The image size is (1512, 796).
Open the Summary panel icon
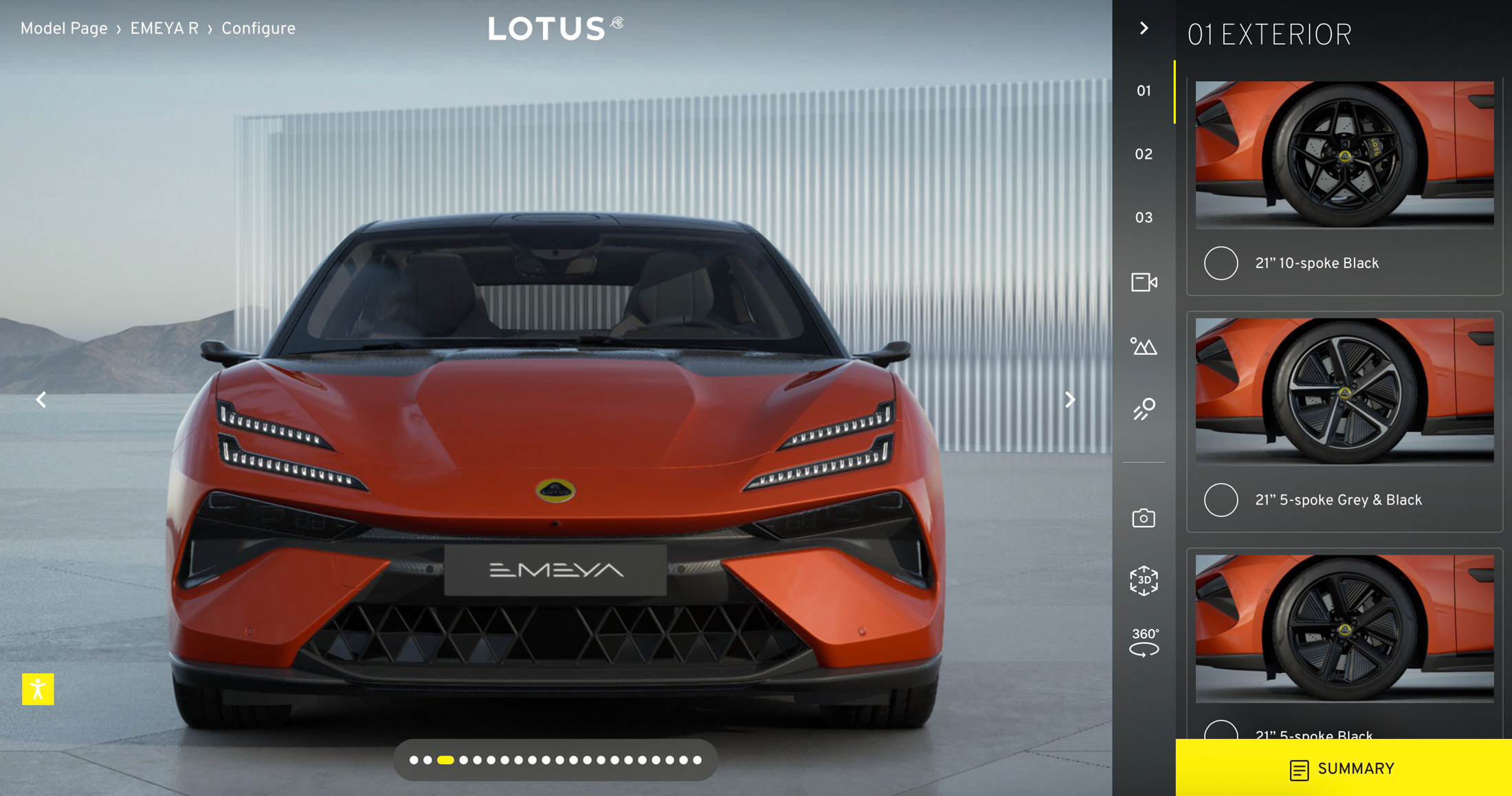(x=1298, y=769)
